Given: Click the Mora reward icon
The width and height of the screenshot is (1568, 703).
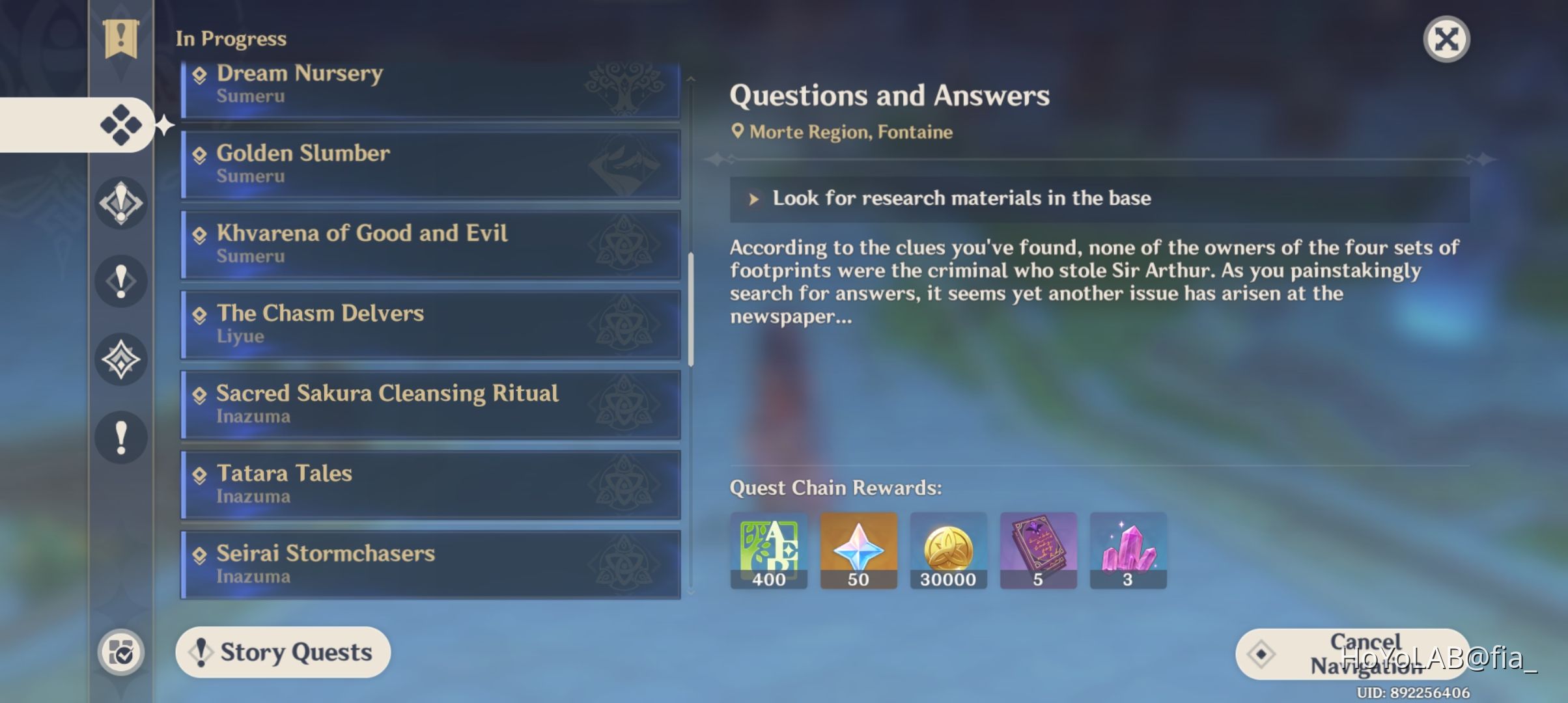Looking at the screenshot, I should click(948, 550).
